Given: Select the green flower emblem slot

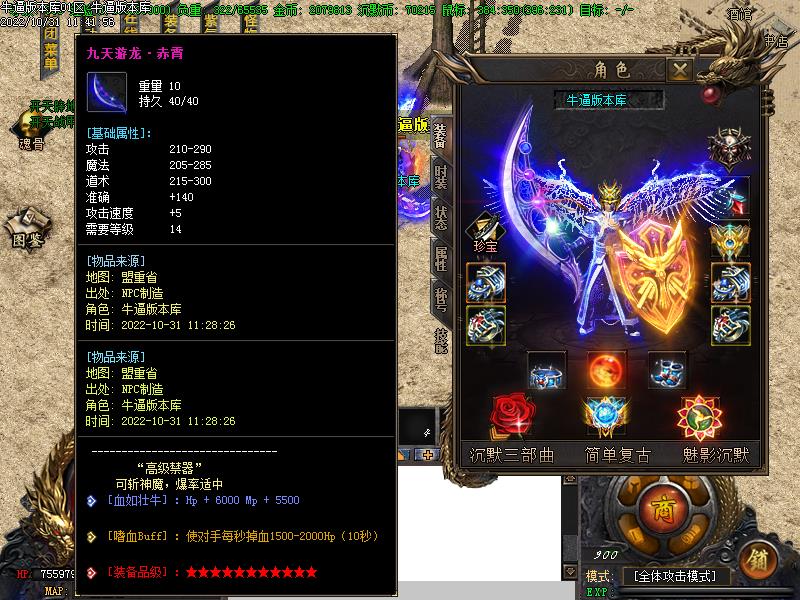Looking at the screenshot, I should point(698,415).
